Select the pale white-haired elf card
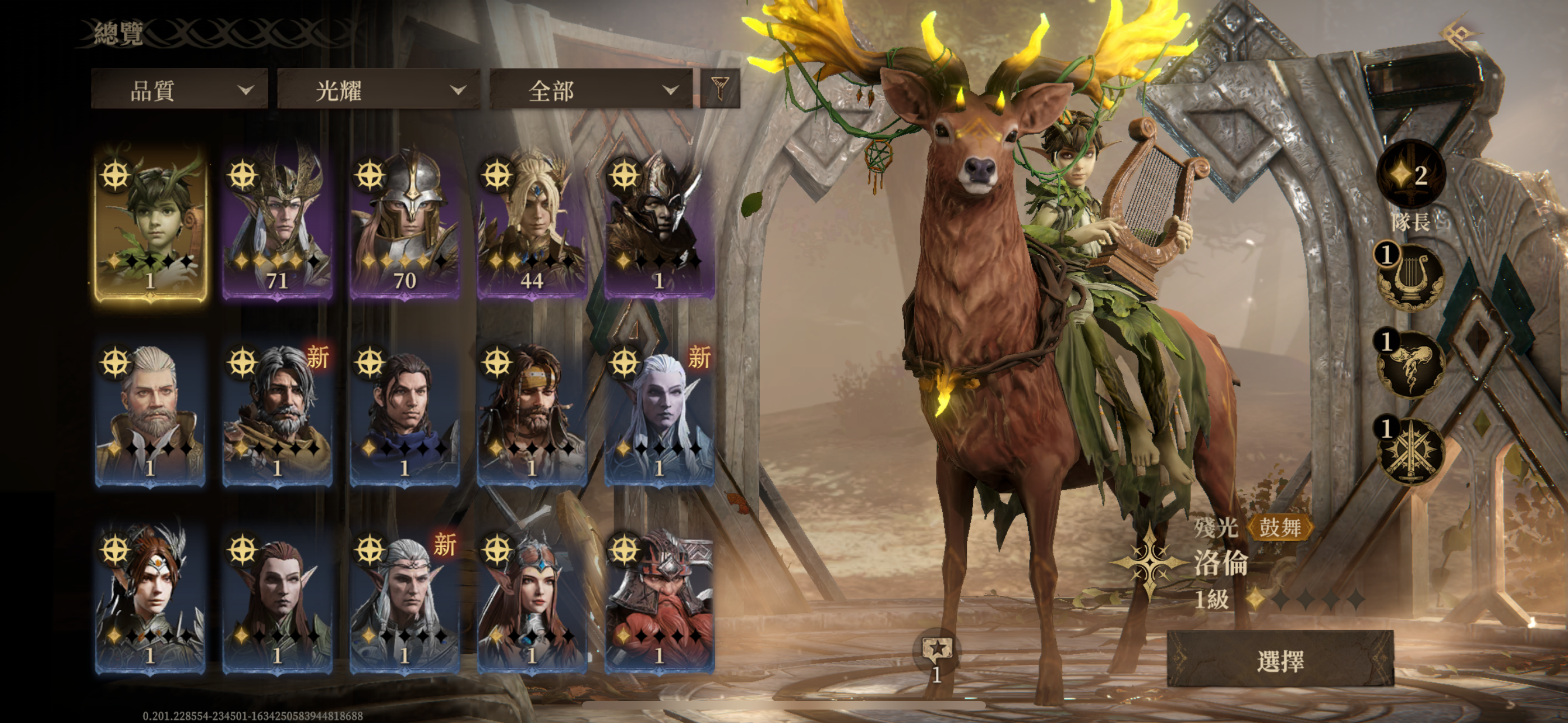 click(659, 411)
